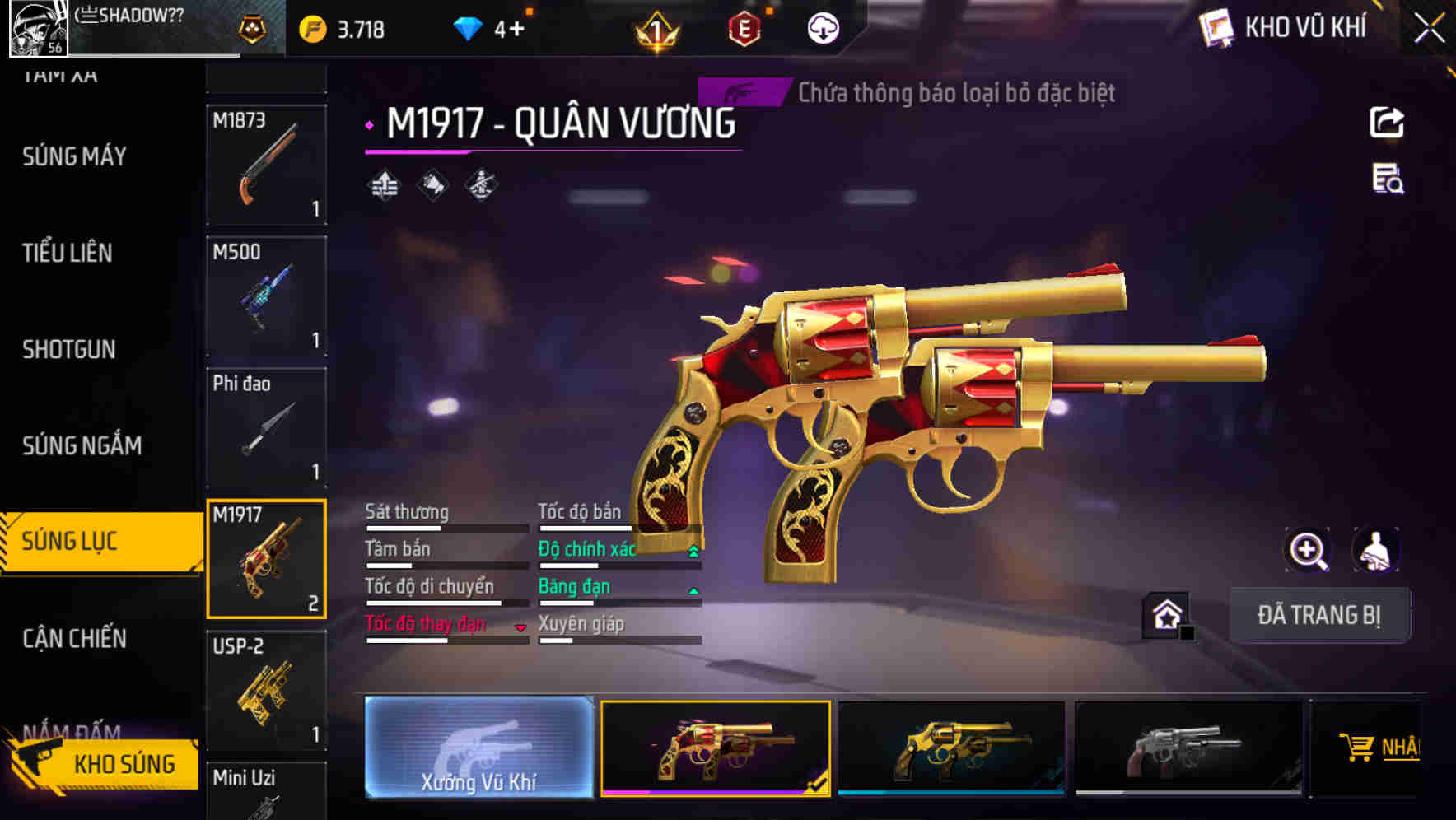Select the M1873 weapon slot
Screen dimensions: 1456x820
point(266,165)
